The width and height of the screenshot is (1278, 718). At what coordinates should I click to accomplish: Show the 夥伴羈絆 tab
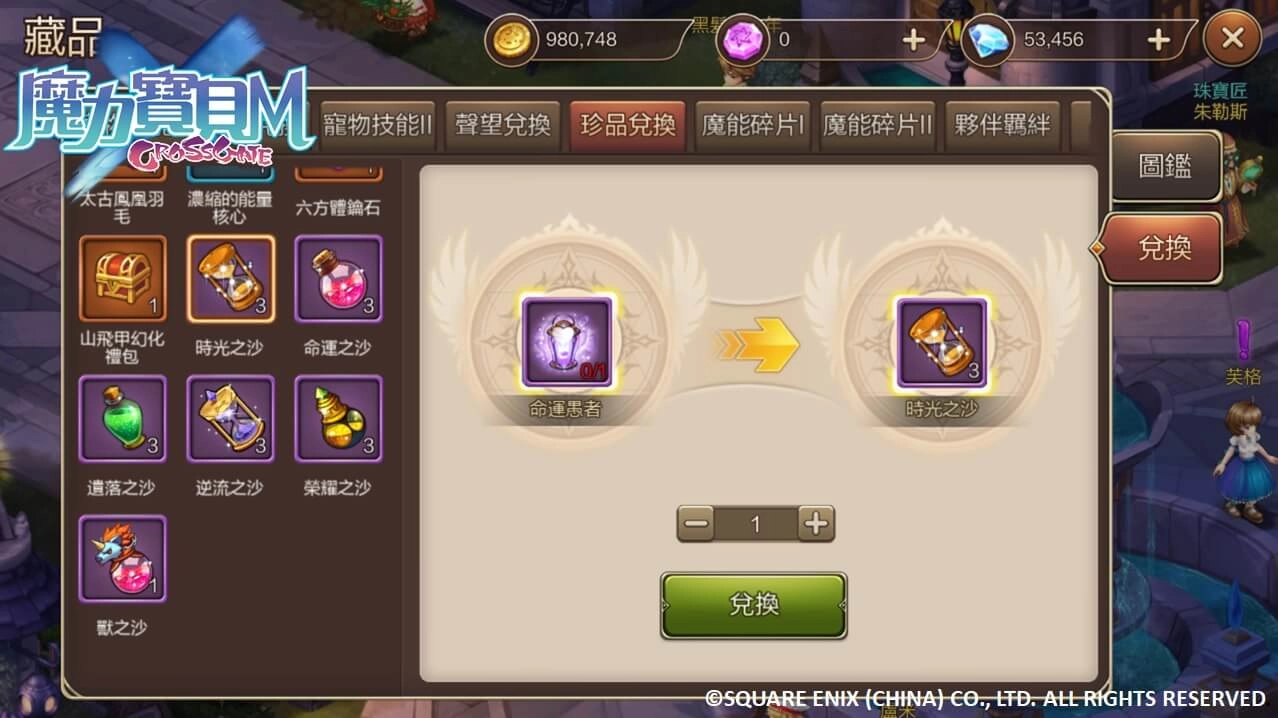point(1002,126)
